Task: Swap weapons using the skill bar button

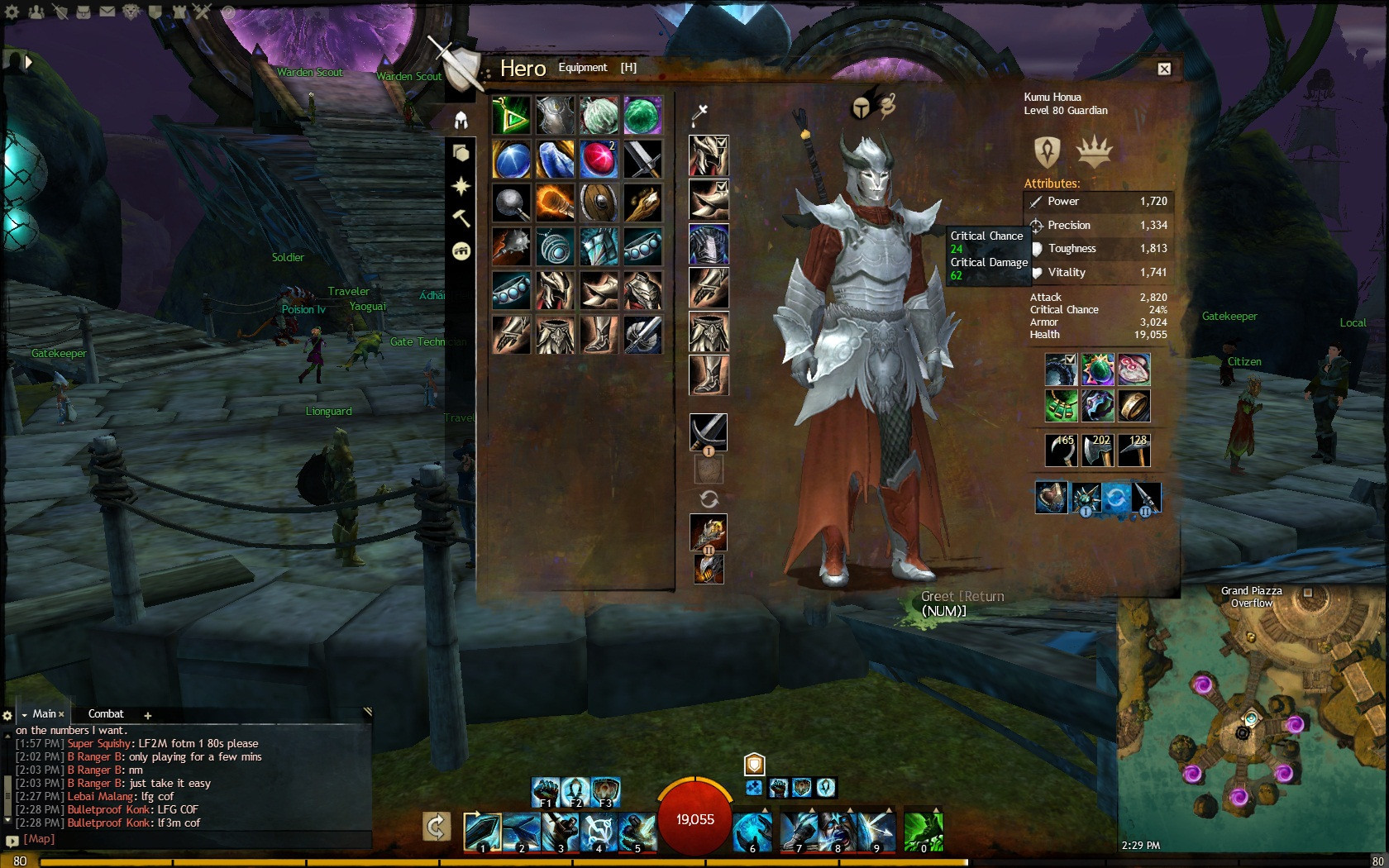Action: coord(437,827)
